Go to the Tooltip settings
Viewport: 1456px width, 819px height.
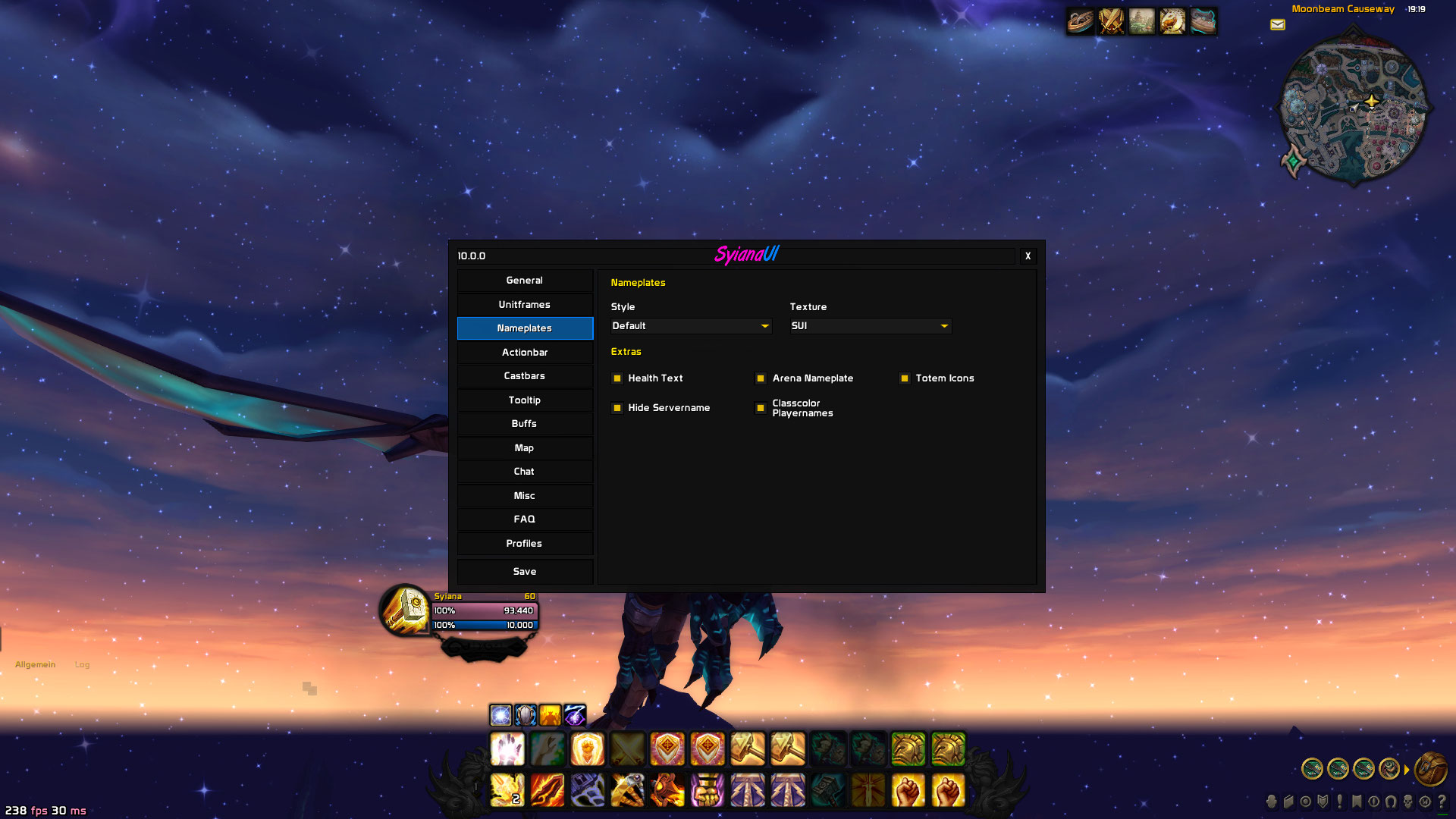(x=525, y=400)
